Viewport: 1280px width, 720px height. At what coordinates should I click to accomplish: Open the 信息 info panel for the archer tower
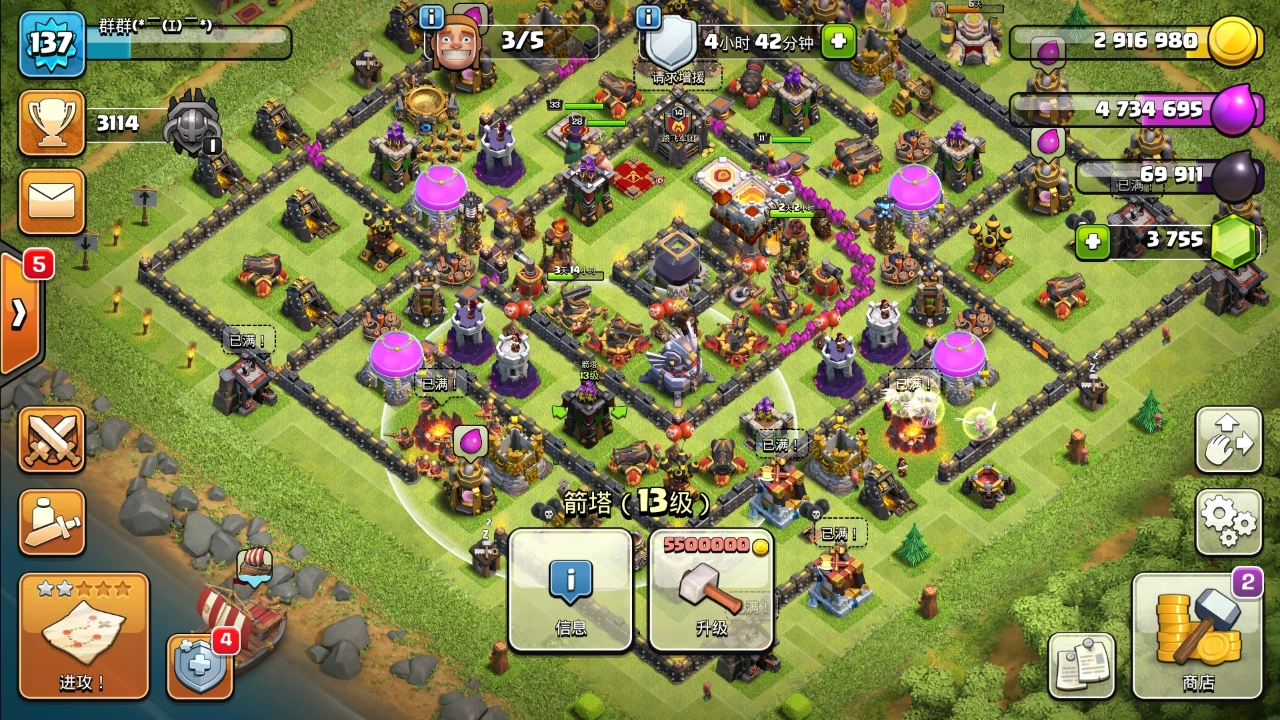coord(570,589)
